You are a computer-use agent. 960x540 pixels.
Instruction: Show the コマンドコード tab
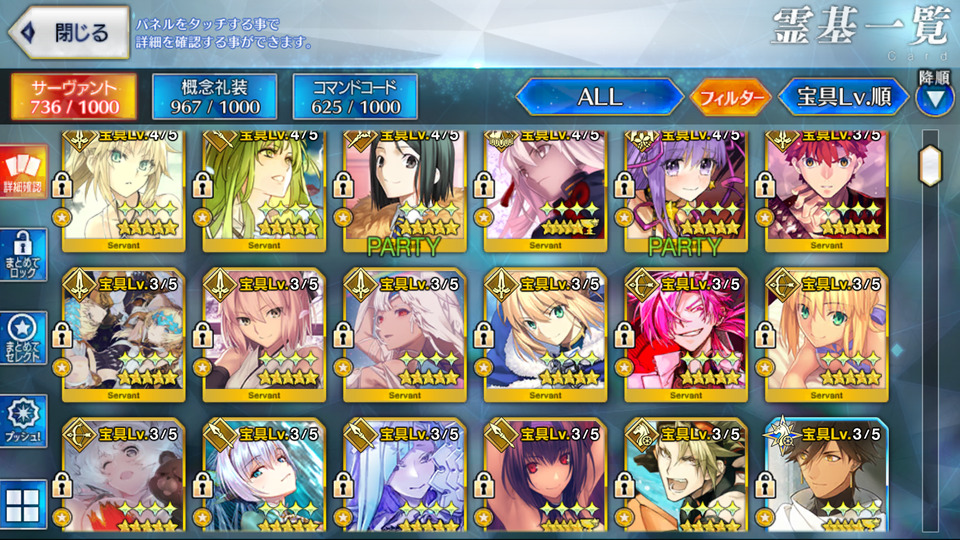click(x=355, y=96)
